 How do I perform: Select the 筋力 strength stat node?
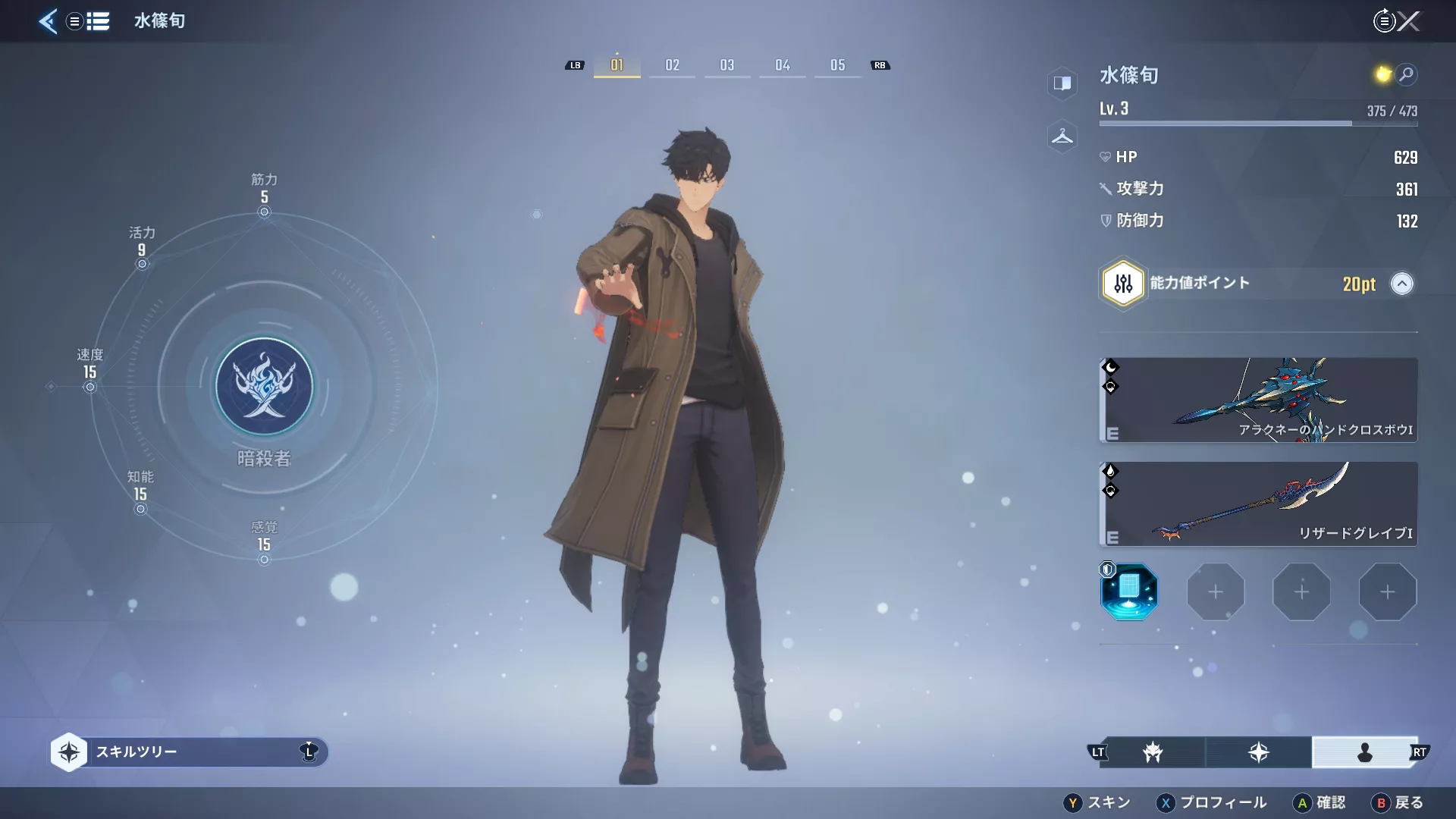point(264,212)
